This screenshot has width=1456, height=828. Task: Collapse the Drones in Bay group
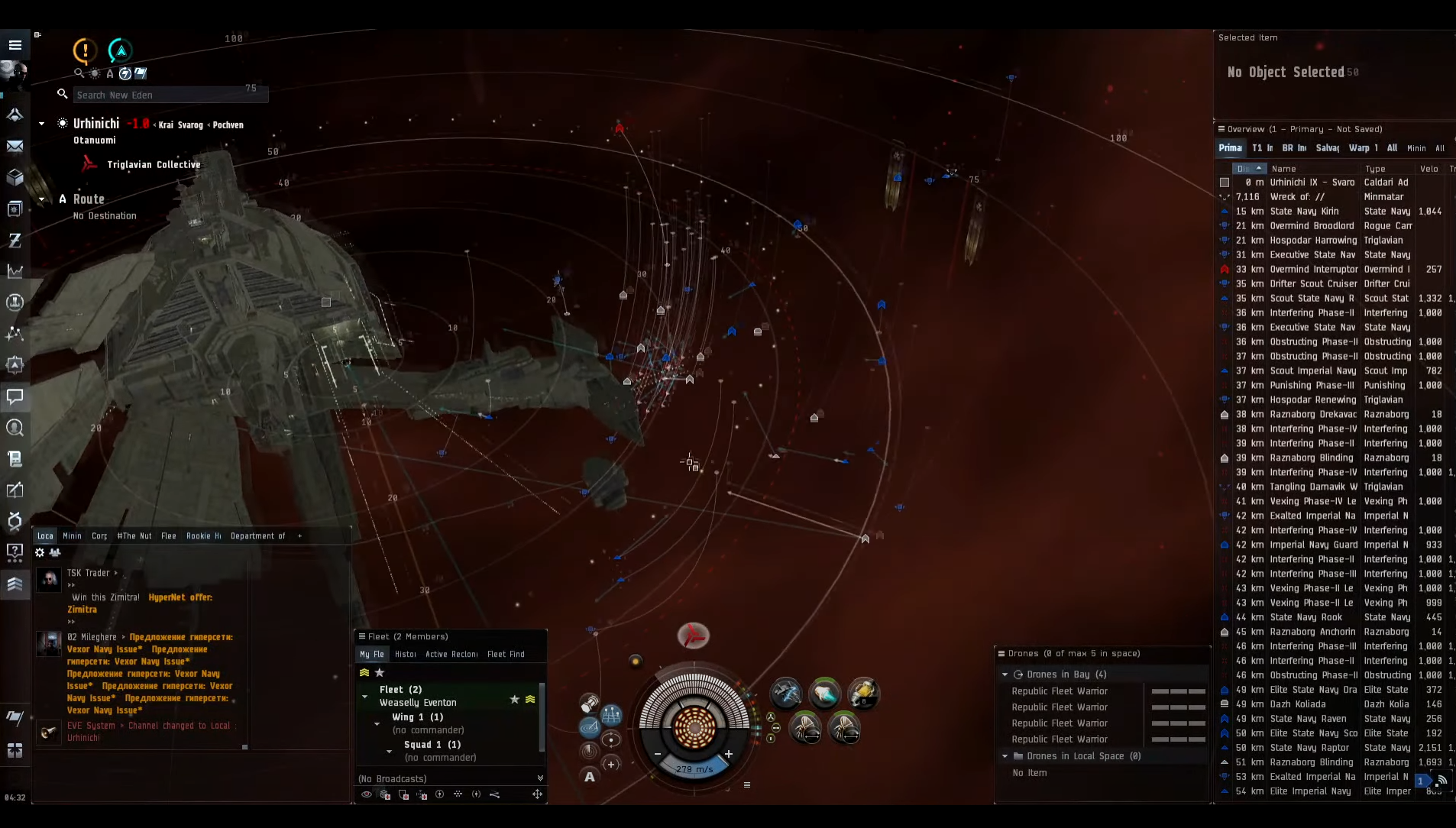click(1005, 674)
